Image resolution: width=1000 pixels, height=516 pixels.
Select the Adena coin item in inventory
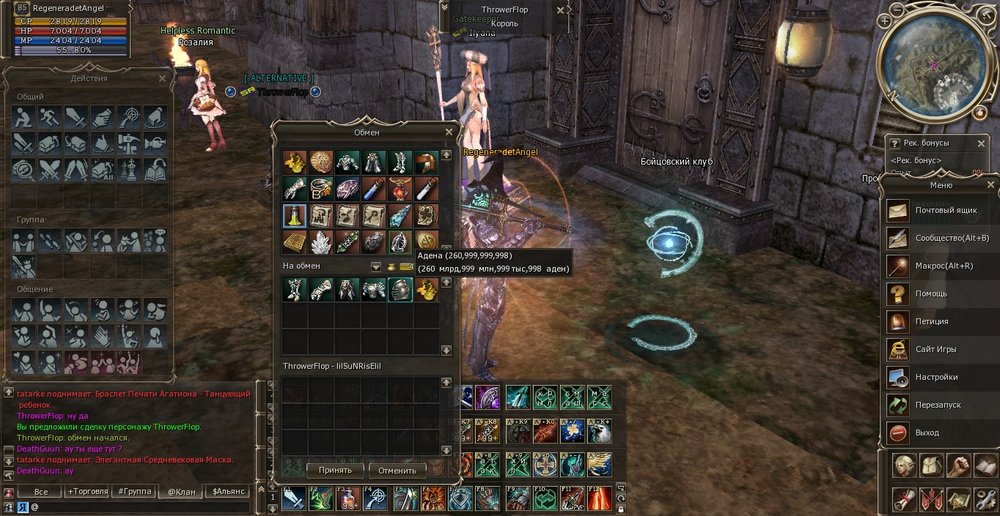[425, 239]
